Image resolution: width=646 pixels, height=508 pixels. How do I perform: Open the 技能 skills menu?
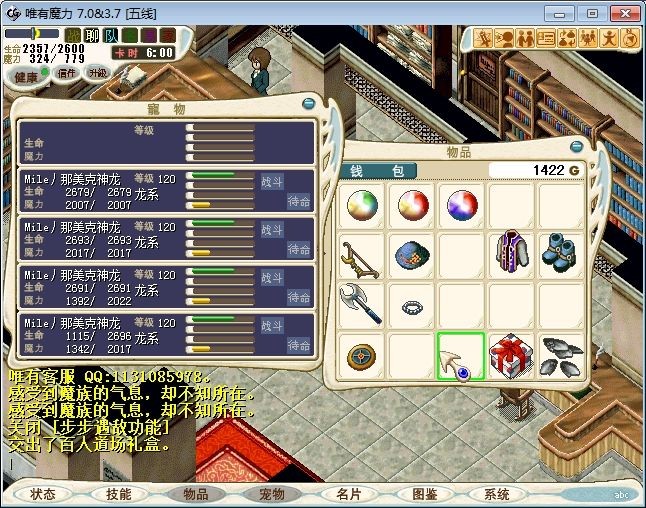(119, 494)
